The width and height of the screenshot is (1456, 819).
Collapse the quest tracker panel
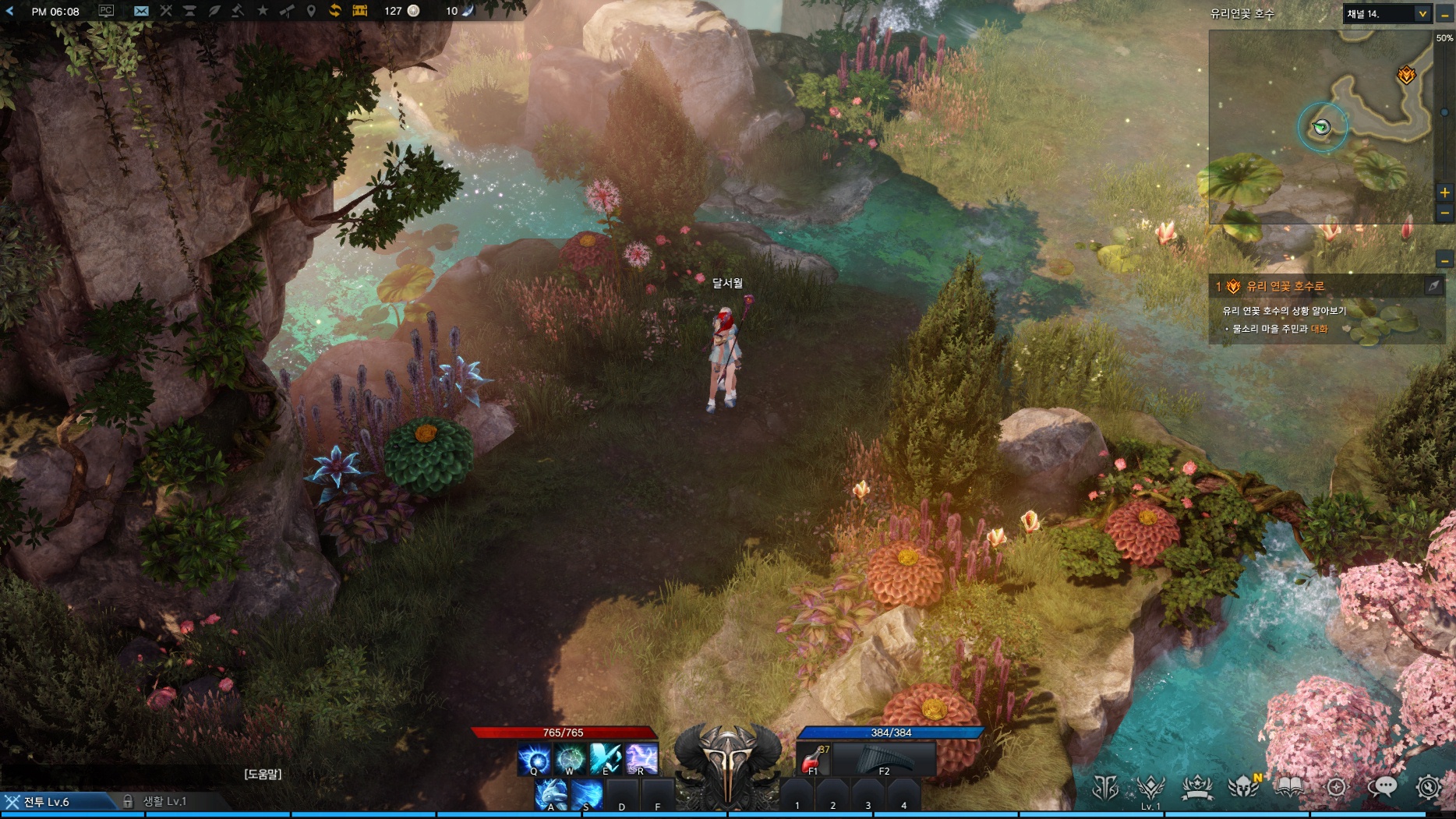tap(1444, 260)
